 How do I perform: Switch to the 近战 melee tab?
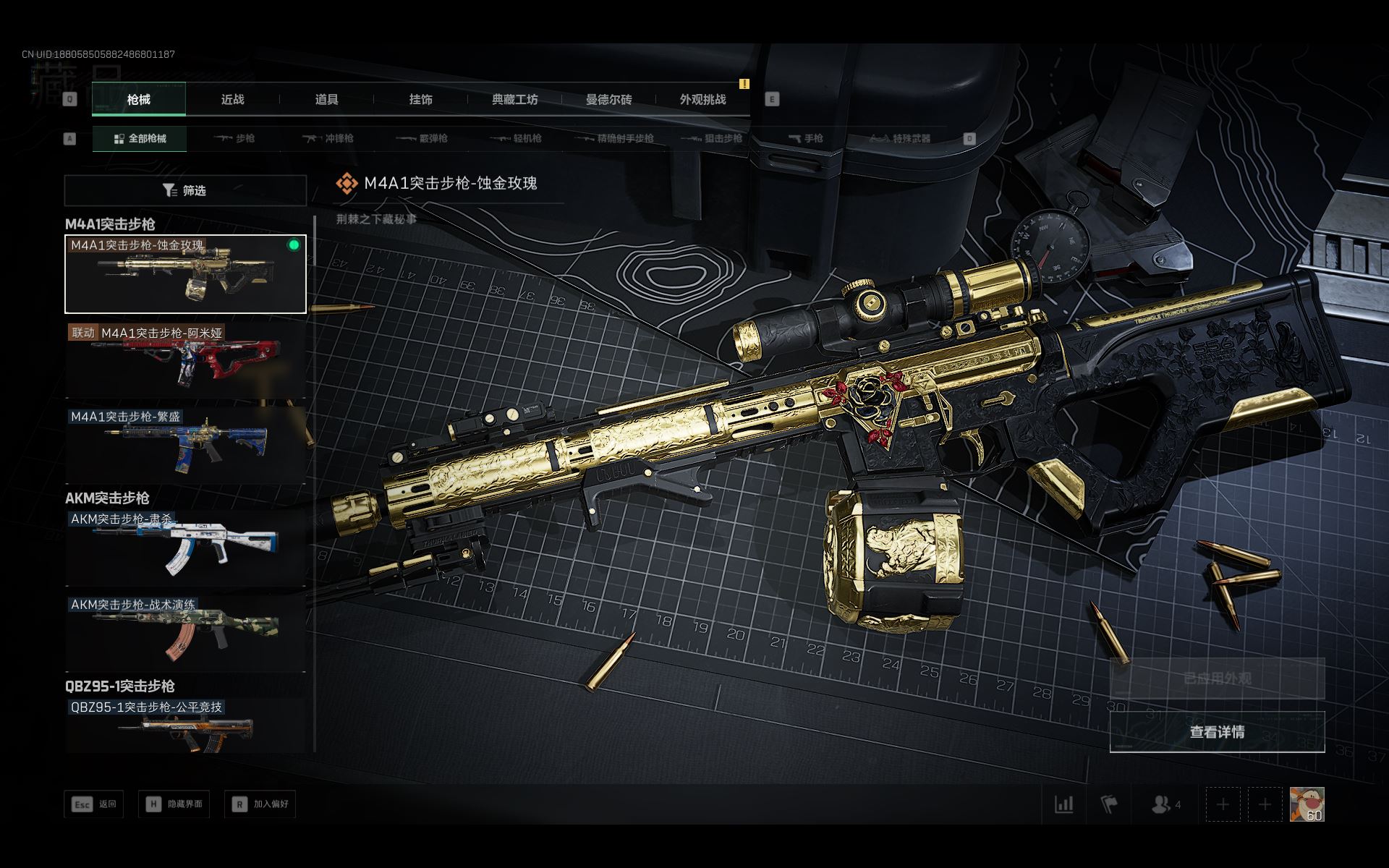(232, 100)
